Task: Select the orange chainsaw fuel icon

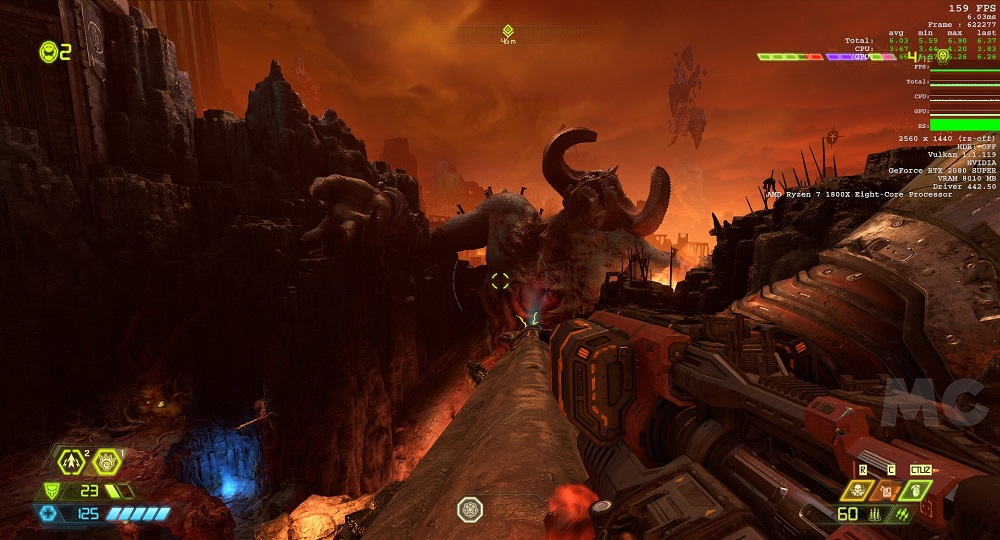Action: (886, 490)
